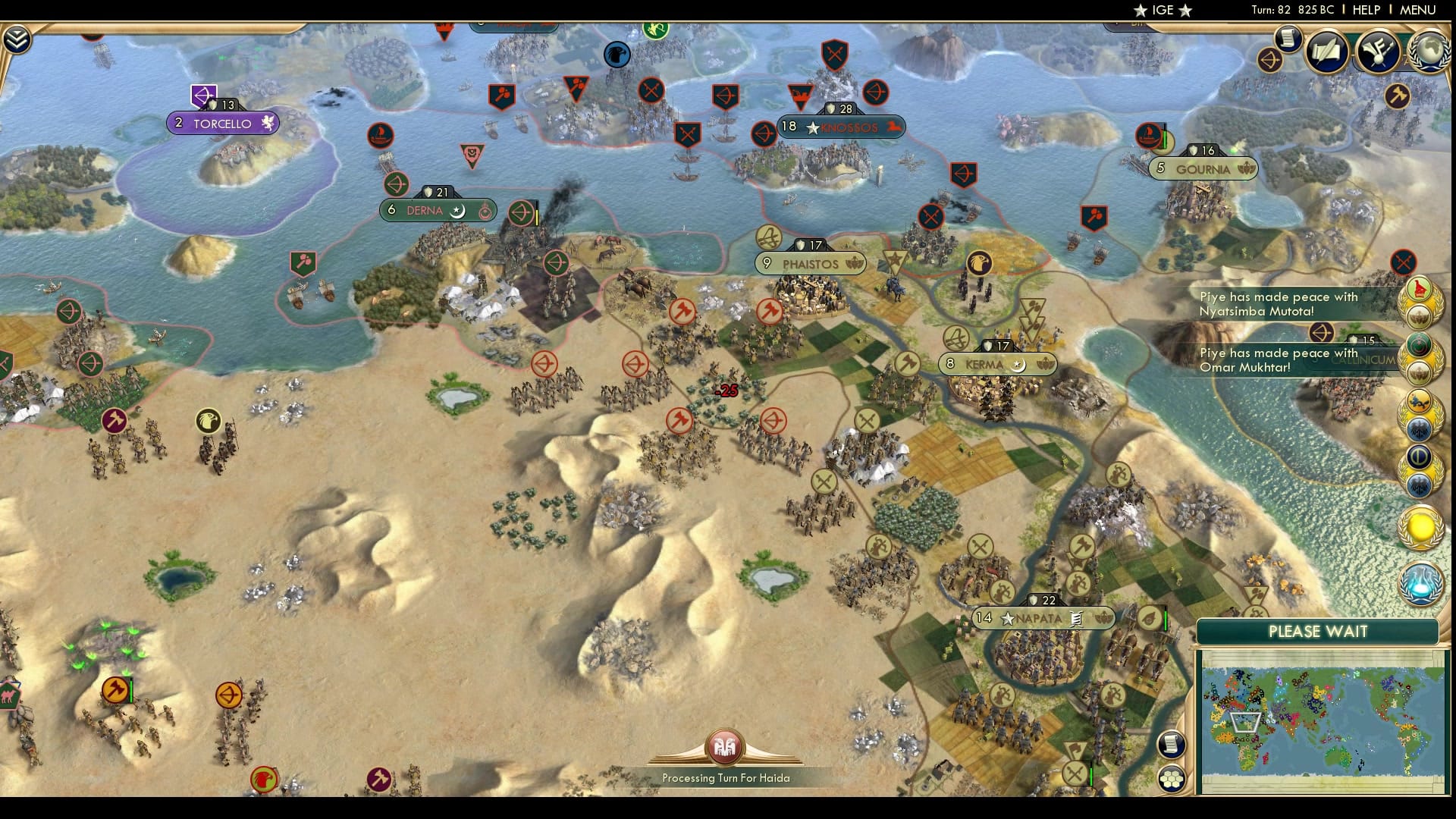Toggle Strategic View with the hex grid icon
Viewport: 1456px width, 819px height.
(1172, 779)
